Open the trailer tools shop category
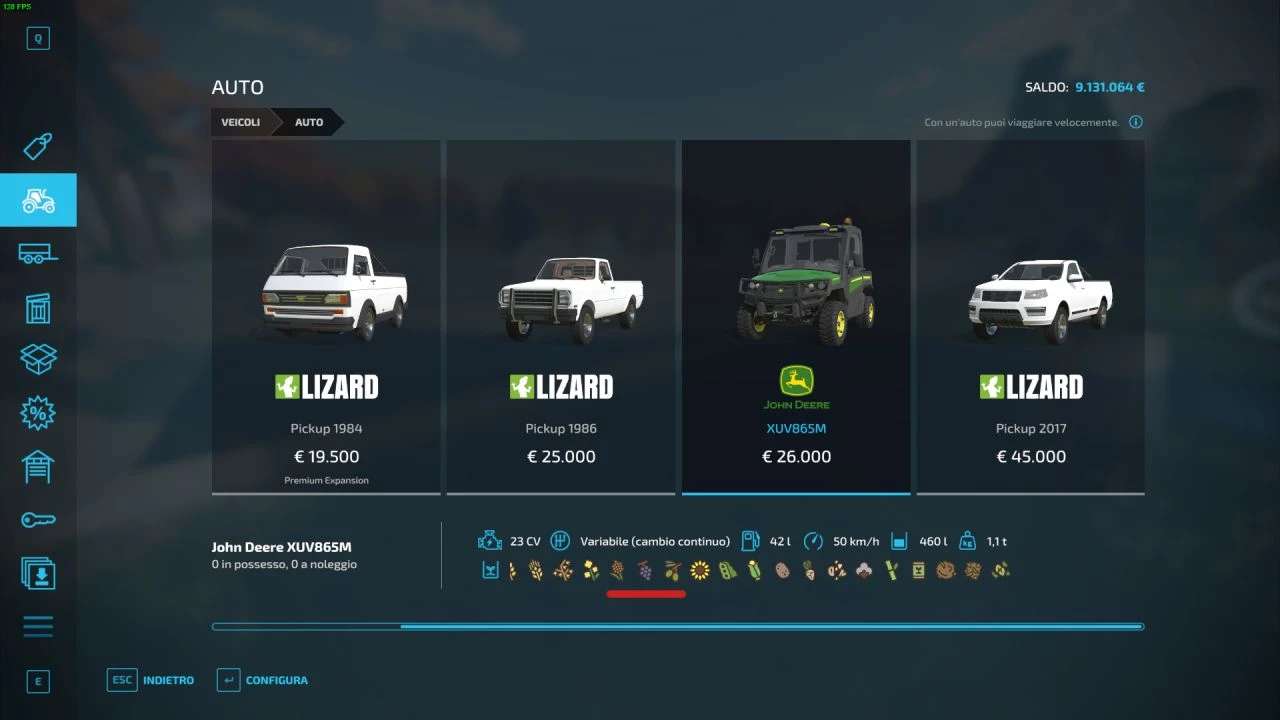This screenshot has width=1280, height=720. coord(38,254)
